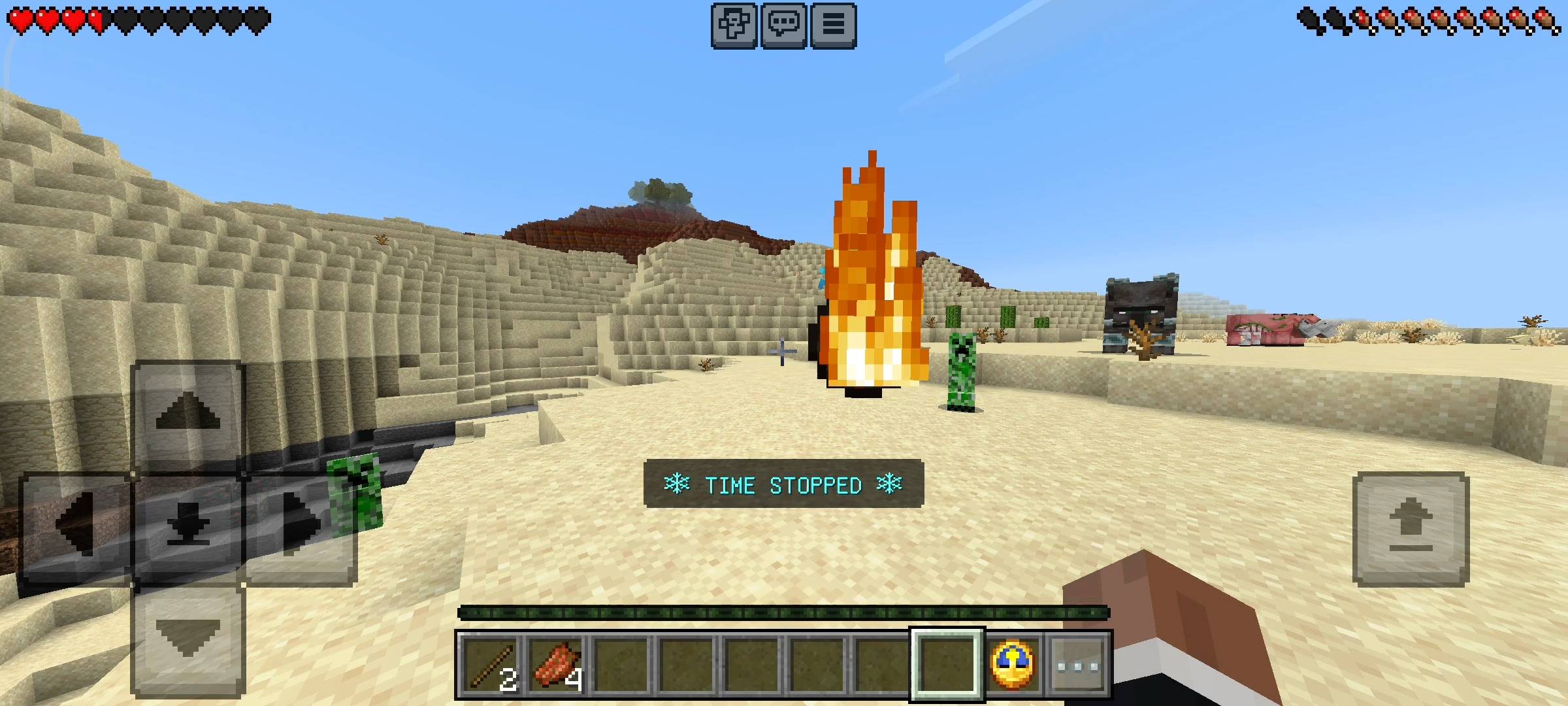1568x706 pixels.
Task: Open the chat window
Action: pos(782,24)
